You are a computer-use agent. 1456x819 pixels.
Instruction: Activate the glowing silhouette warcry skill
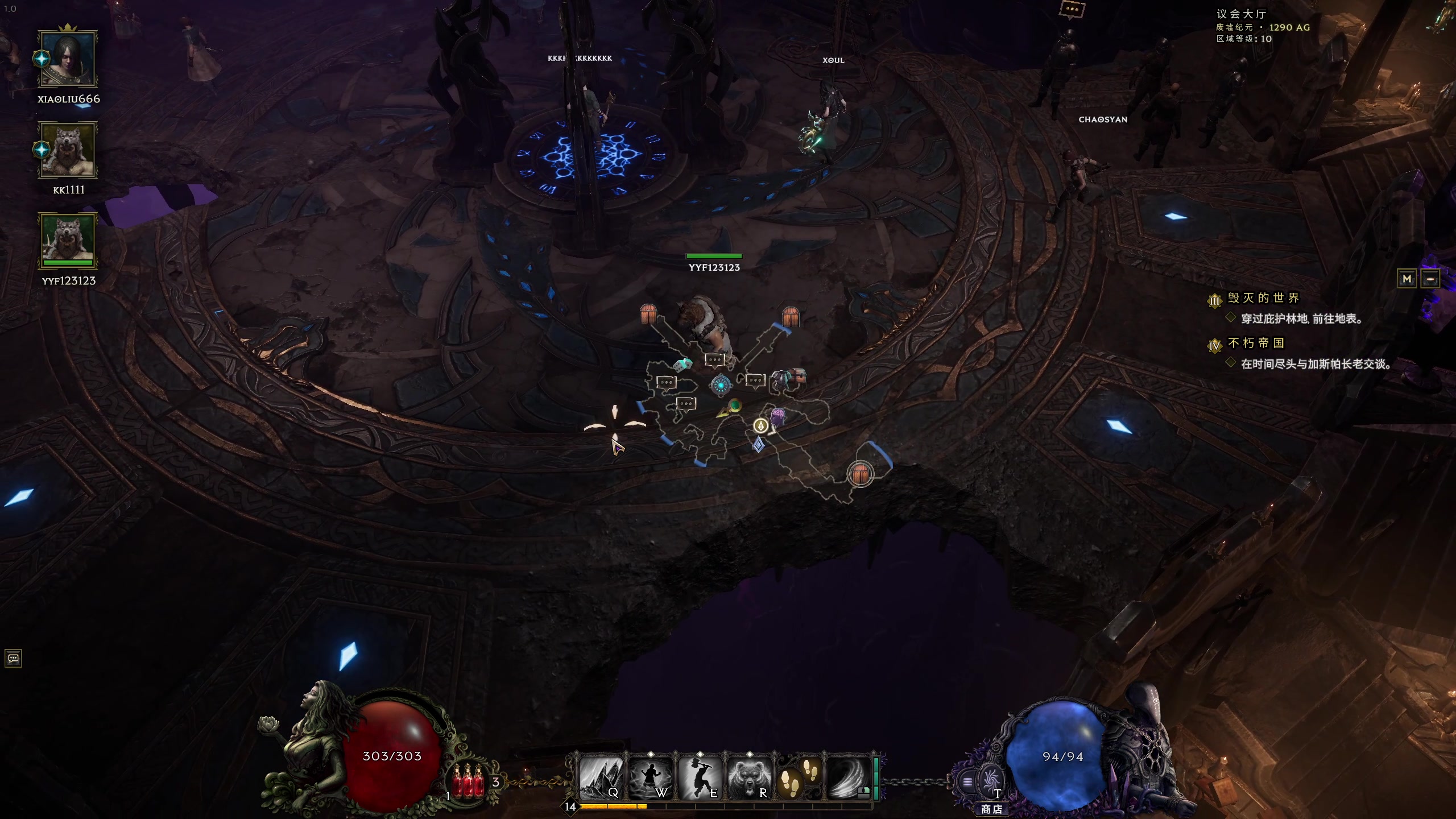tap(651, 777)
